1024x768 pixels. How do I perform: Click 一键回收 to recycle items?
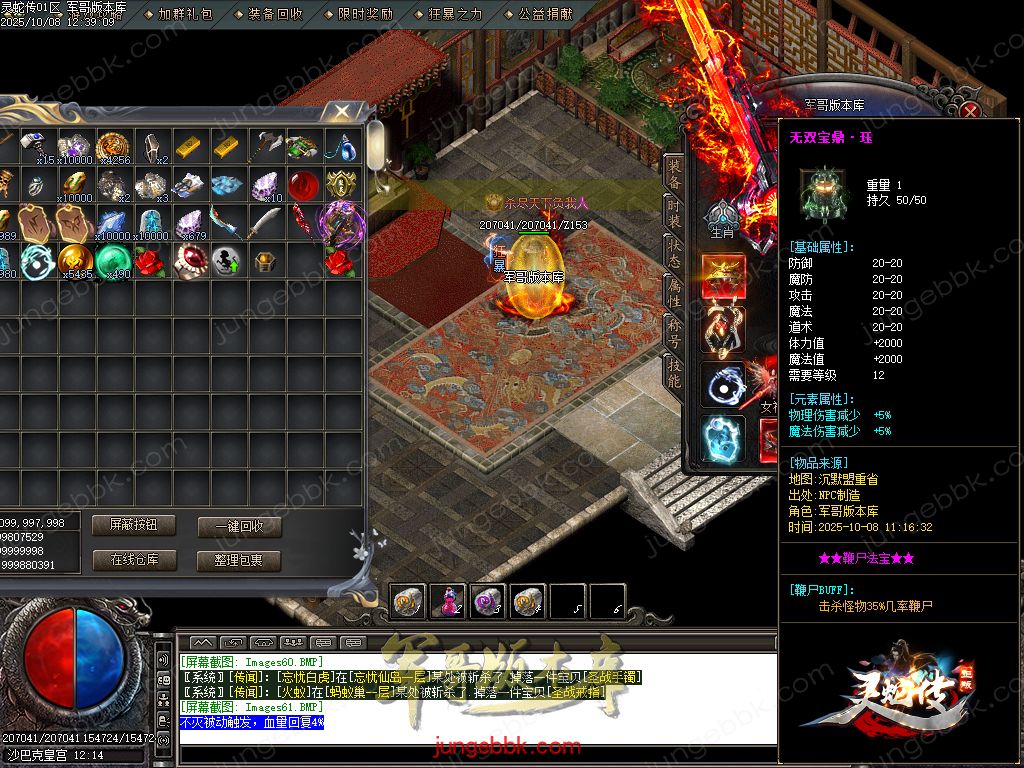point(239,527)
